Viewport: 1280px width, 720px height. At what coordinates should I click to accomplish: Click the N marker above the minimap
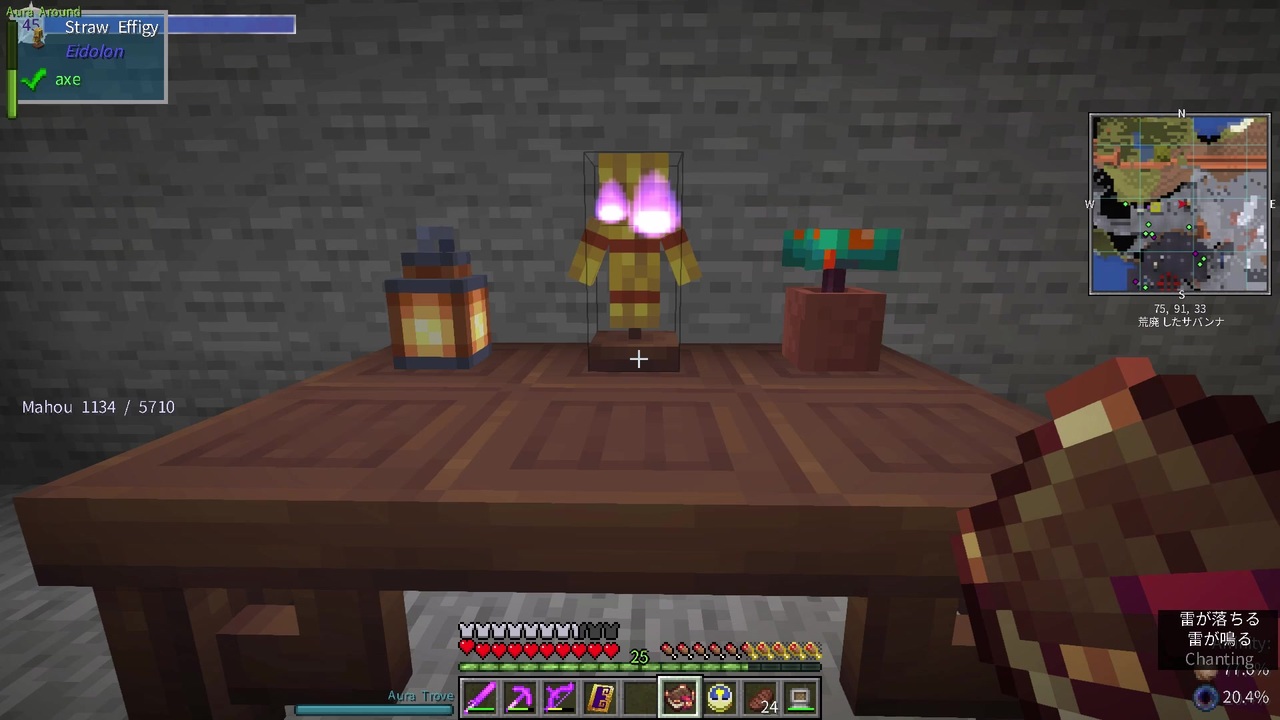(x=1181, y=114)
